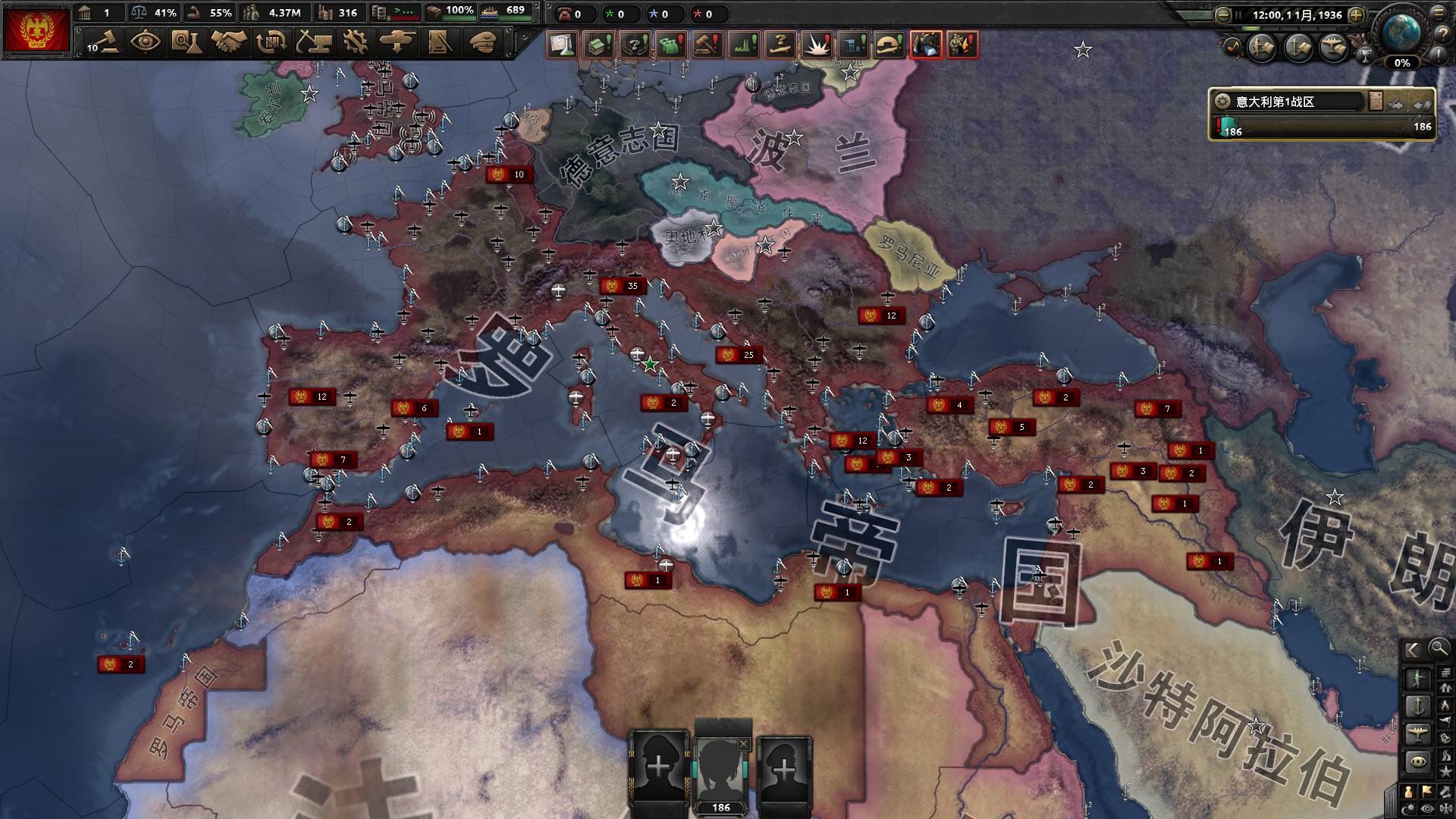Screen dimensions: 1456x819
Task: Open the recruit and deploy tank menu
Action: [397, 42]
